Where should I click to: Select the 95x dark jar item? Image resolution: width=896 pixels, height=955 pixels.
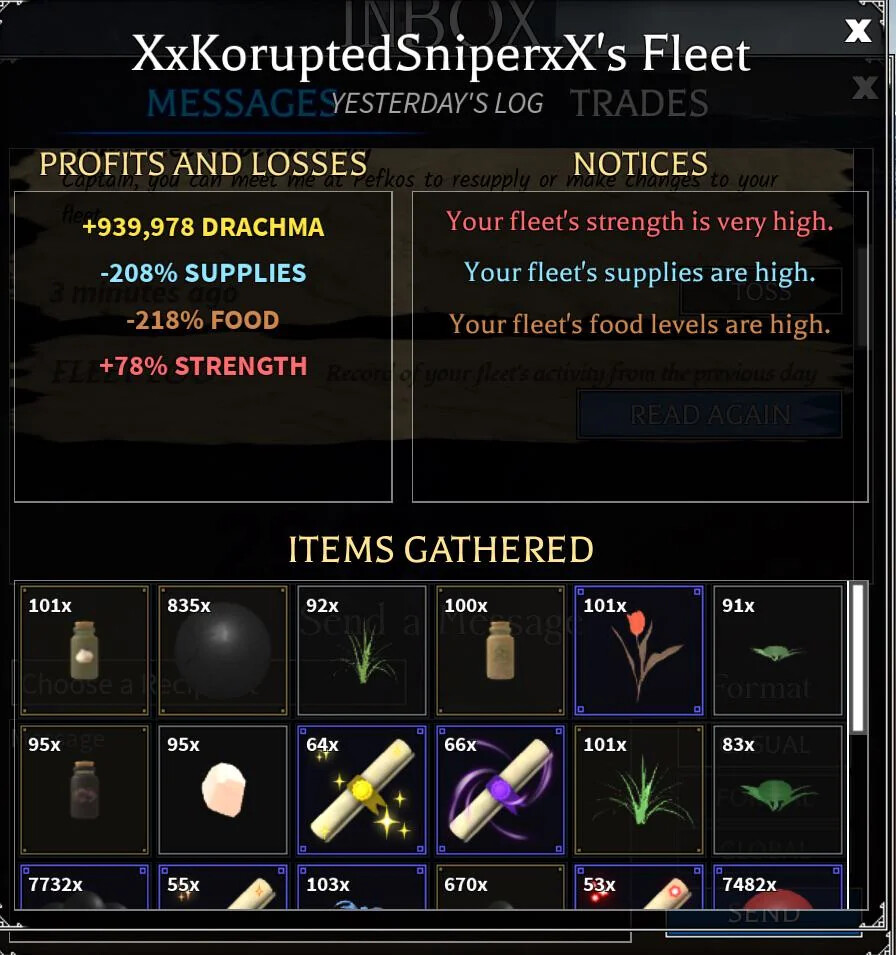[x=85, y=789]
